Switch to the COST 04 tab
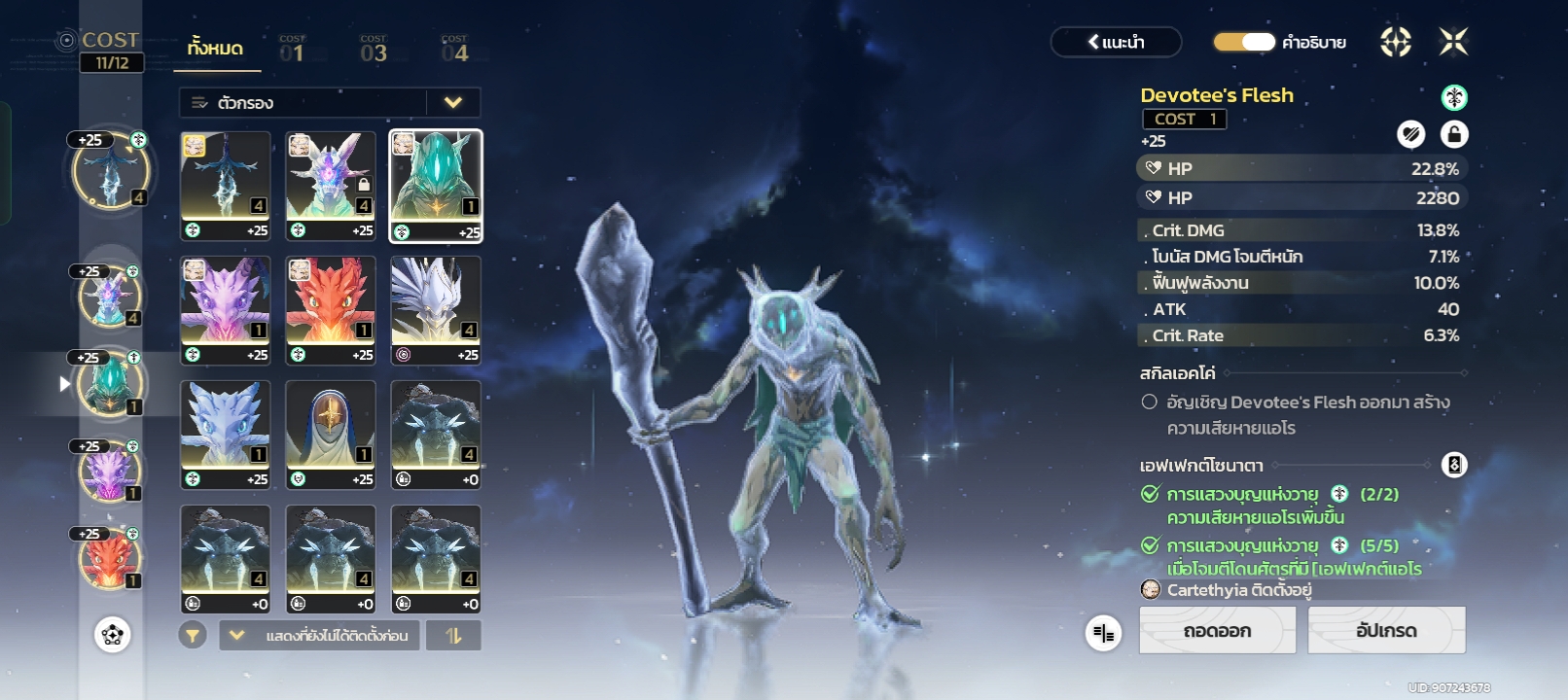 (x=454, y=50)
